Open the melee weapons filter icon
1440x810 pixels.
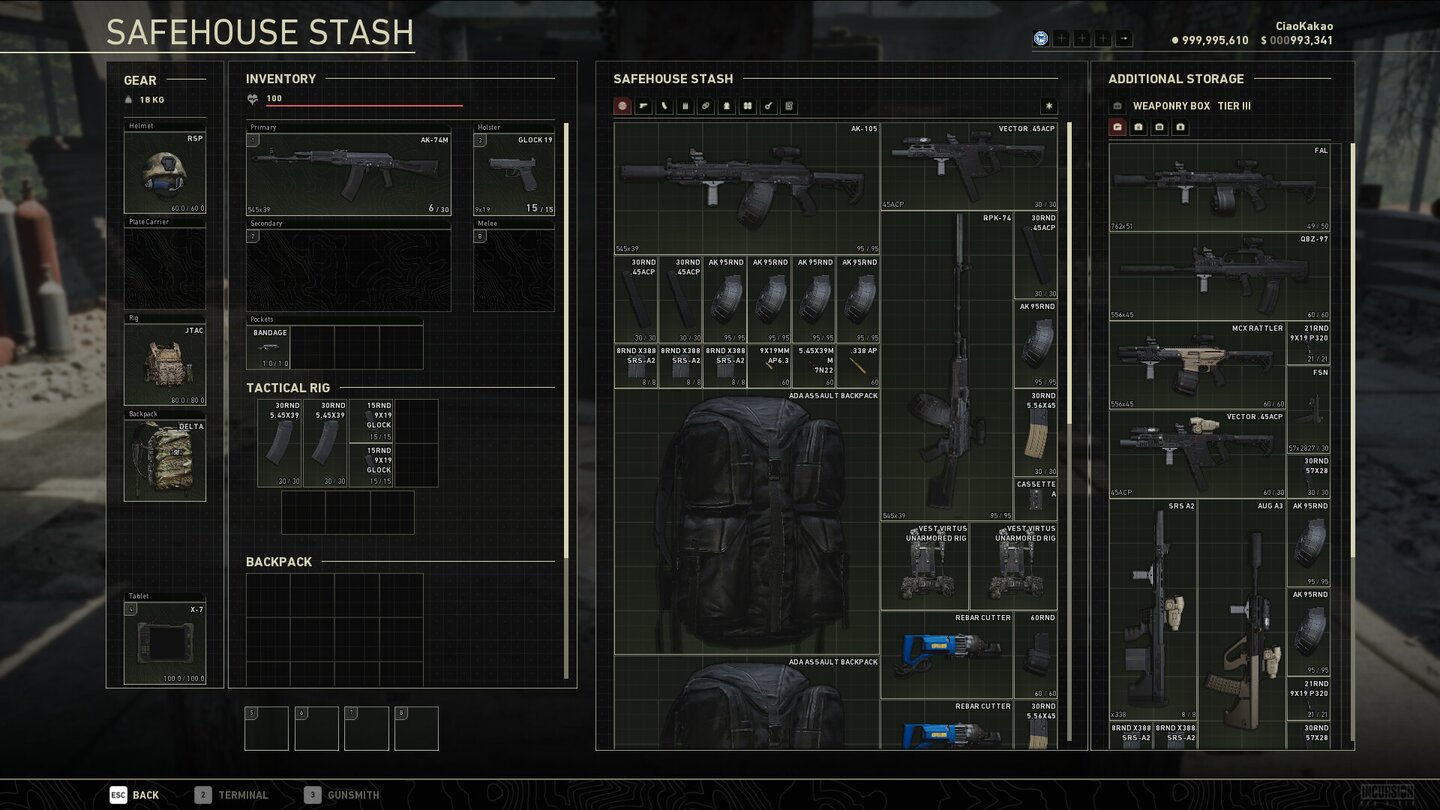coord(663,105)
